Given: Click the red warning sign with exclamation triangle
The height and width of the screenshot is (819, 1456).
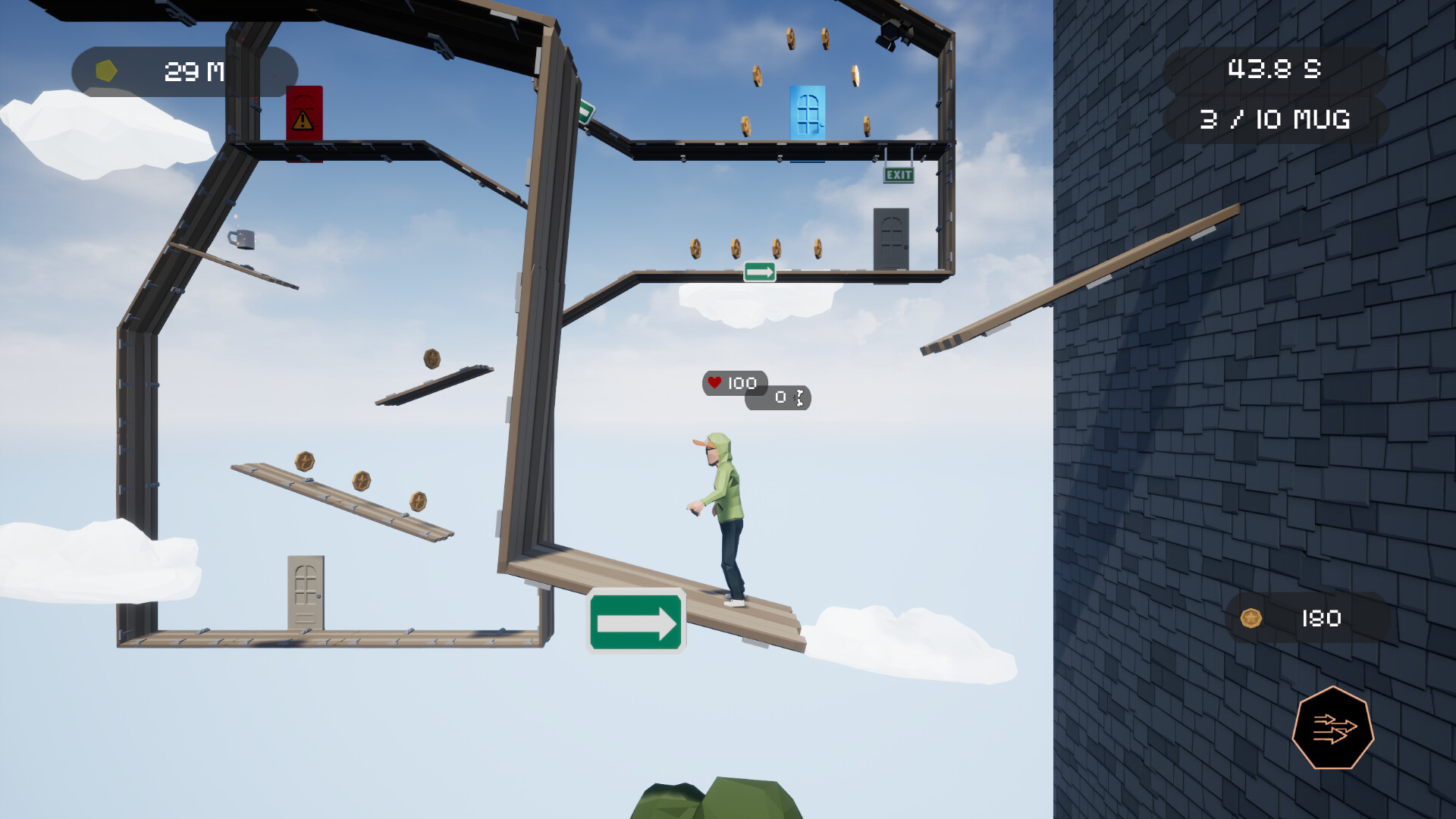Looking at the screenshot, I should (x=303, y=114).
